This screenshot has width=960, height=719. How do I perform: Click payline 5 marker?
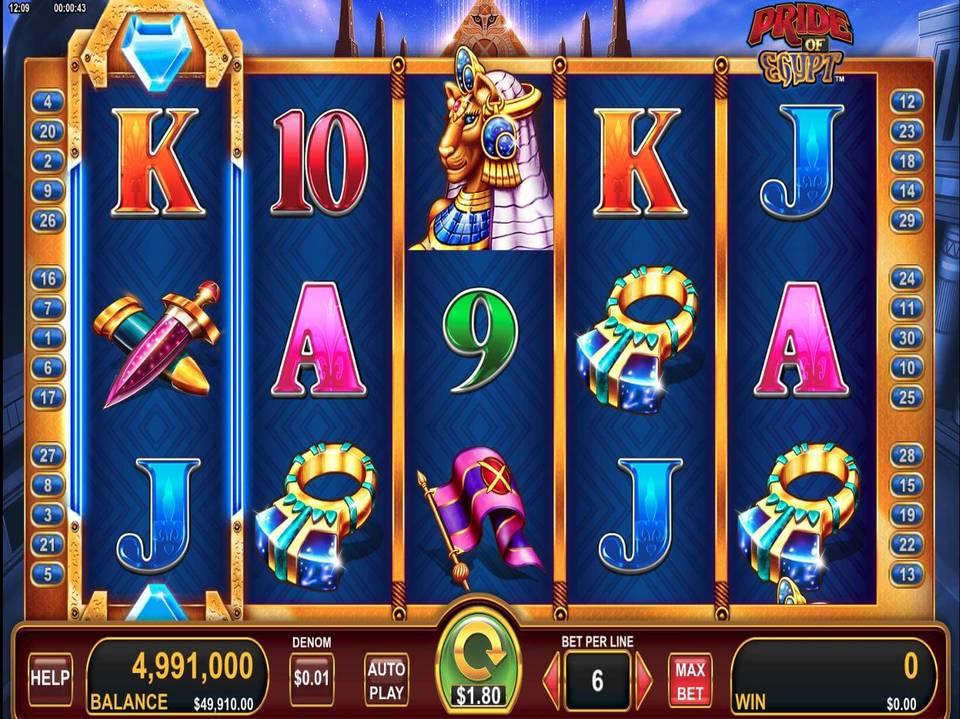47,574
